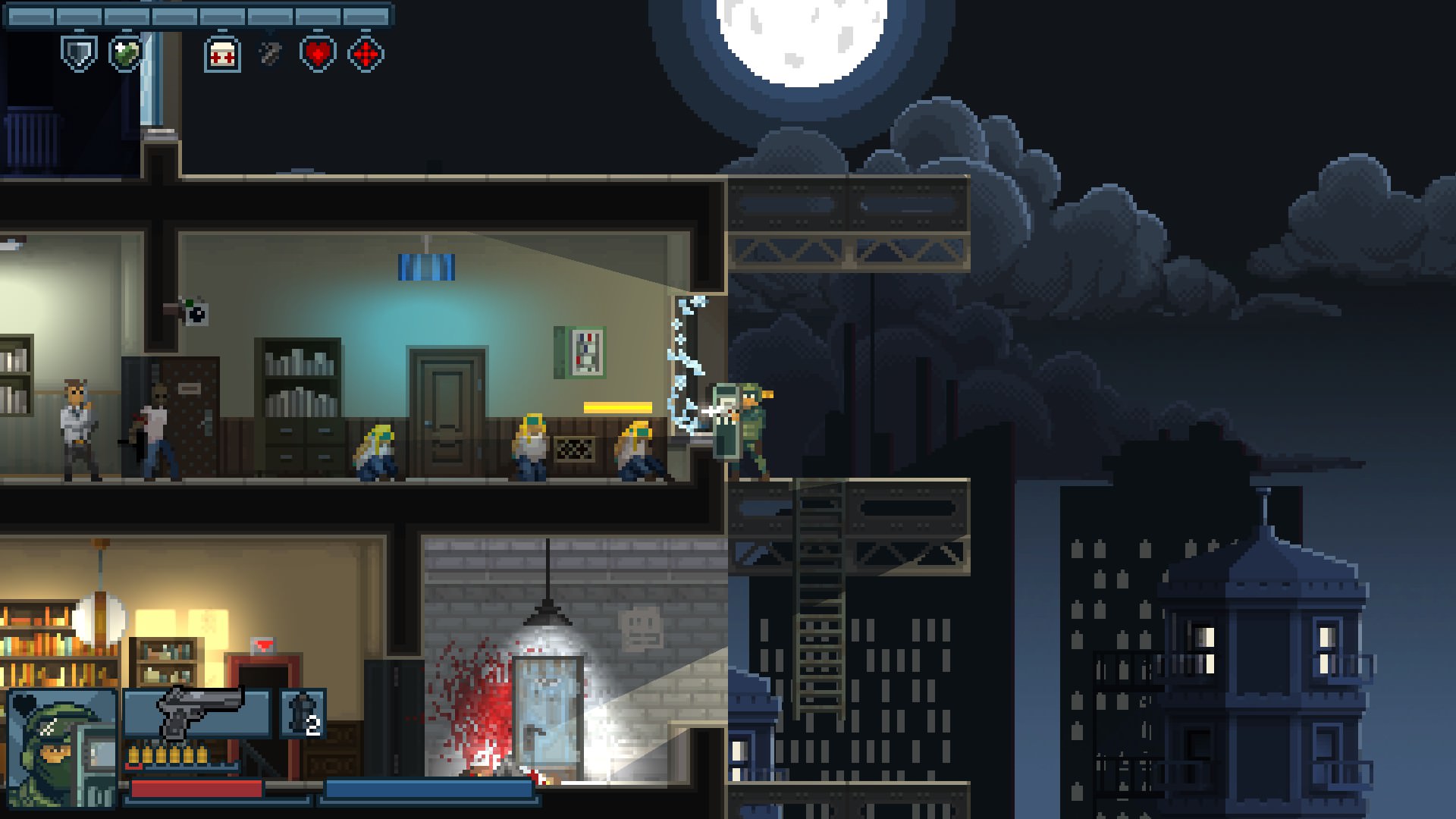Screen dimensions: 1456x819
Task: Trigger the red crosshair ultimate ability
Action: point(366,54)
